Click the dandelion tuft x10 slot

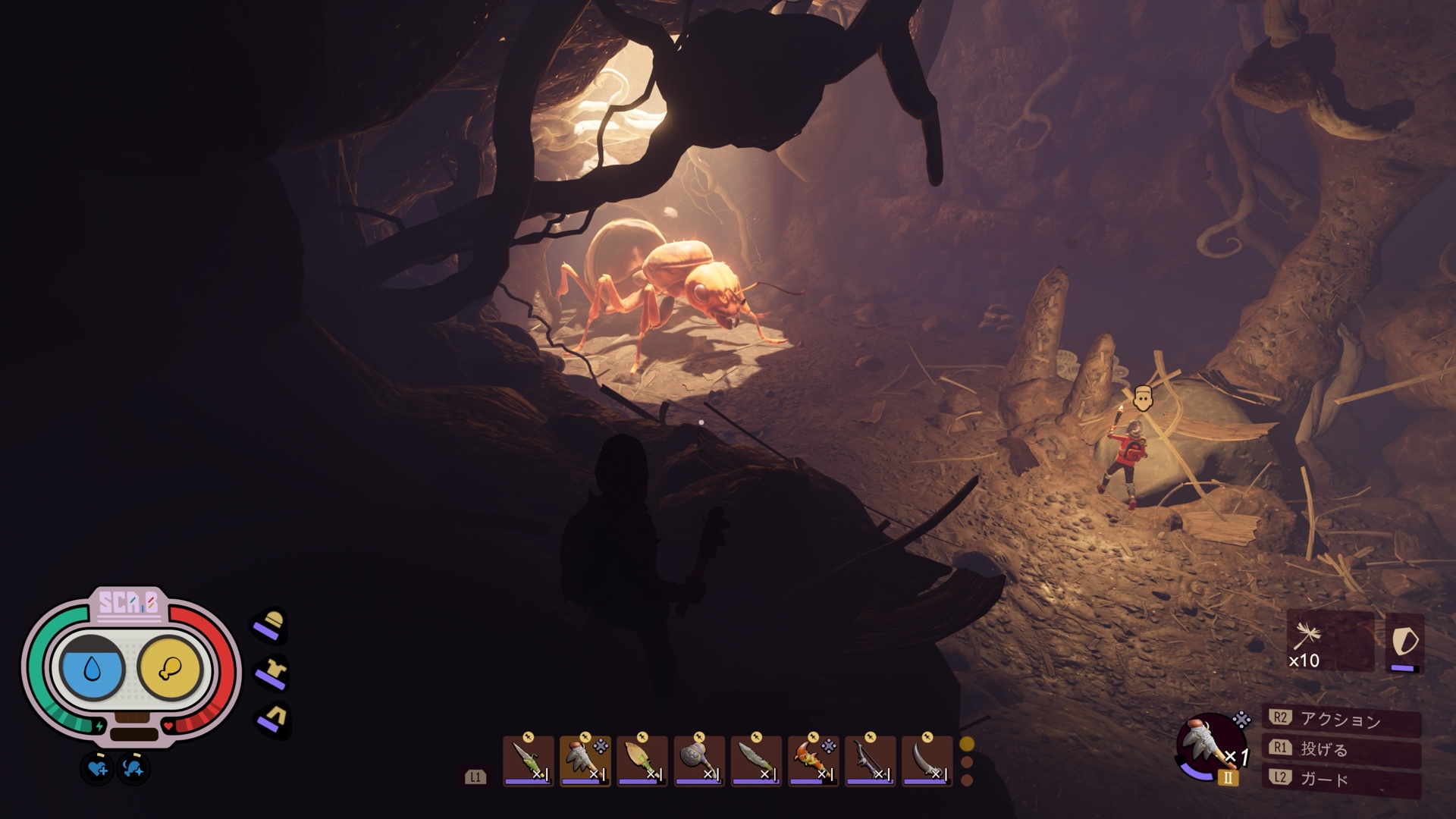pos(1330,642)
